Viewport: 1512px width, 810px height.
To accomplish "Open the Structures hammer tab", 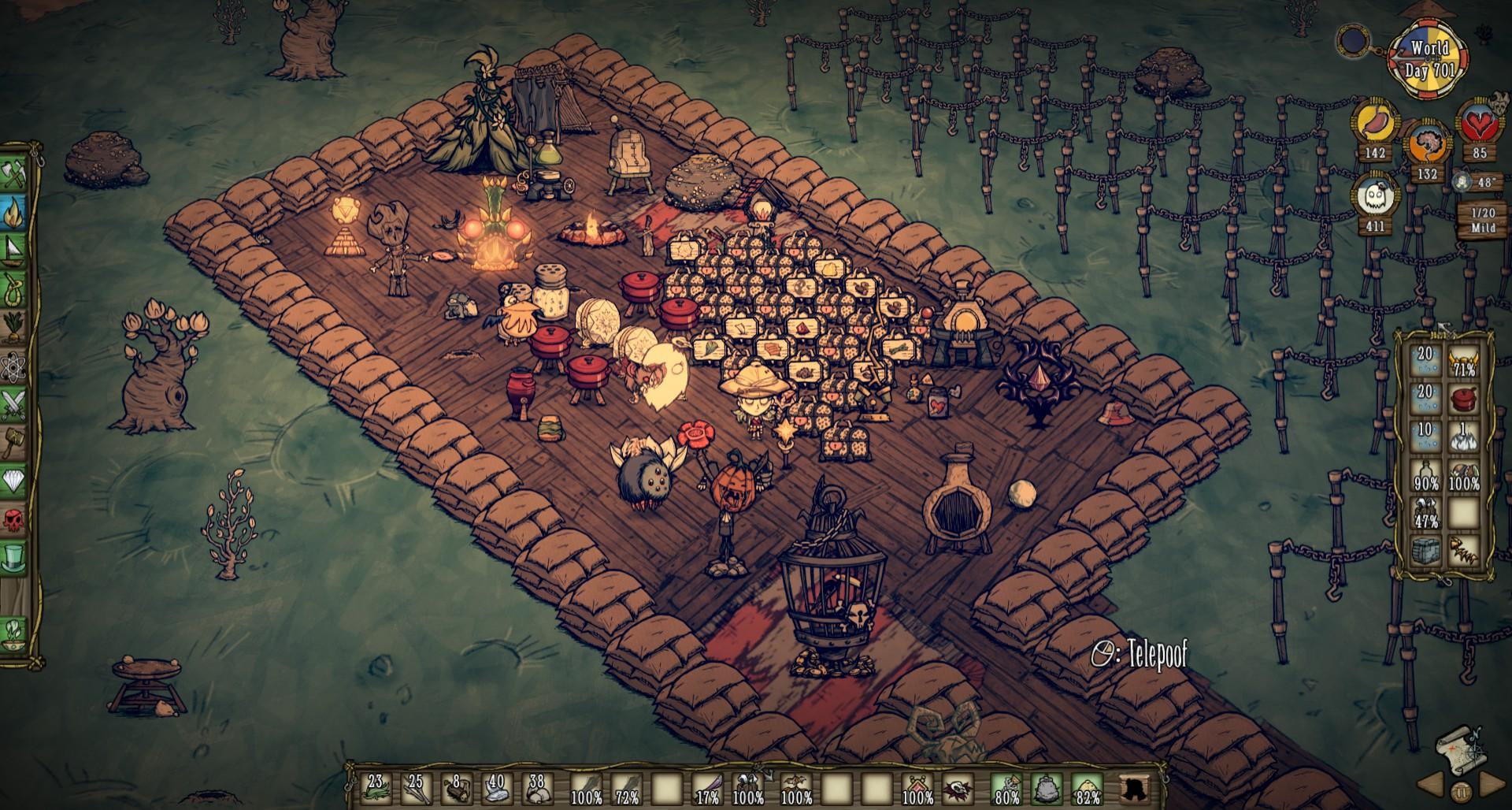I will click(16, 442).
